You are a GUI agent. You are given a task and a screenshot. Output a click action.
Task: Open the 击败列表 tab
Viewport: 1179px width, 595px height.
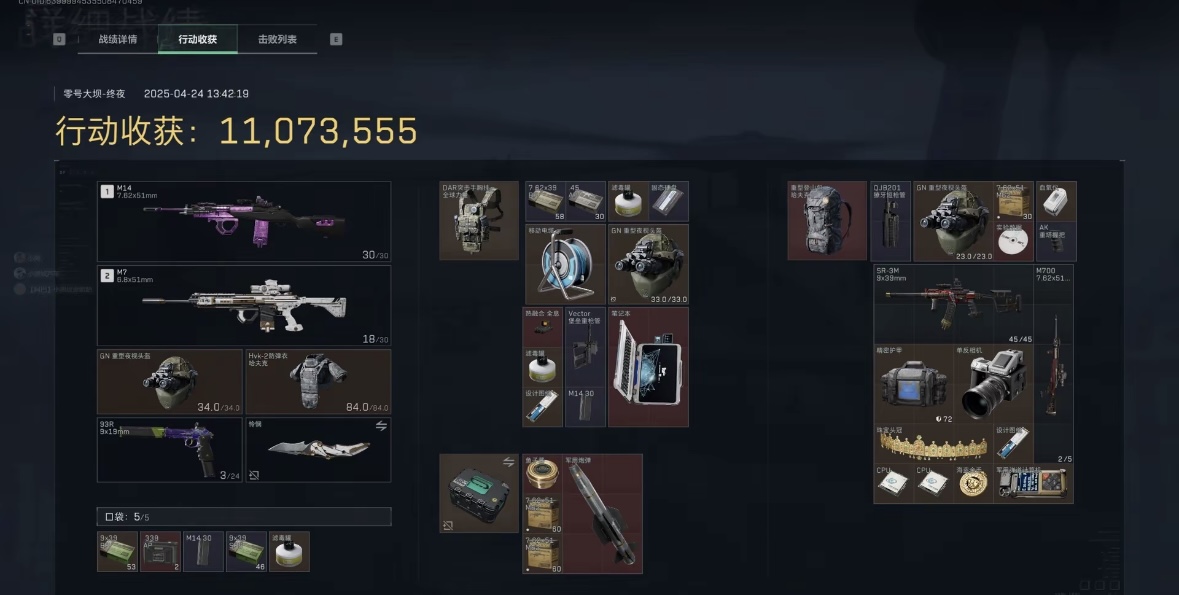click(277, 39)
